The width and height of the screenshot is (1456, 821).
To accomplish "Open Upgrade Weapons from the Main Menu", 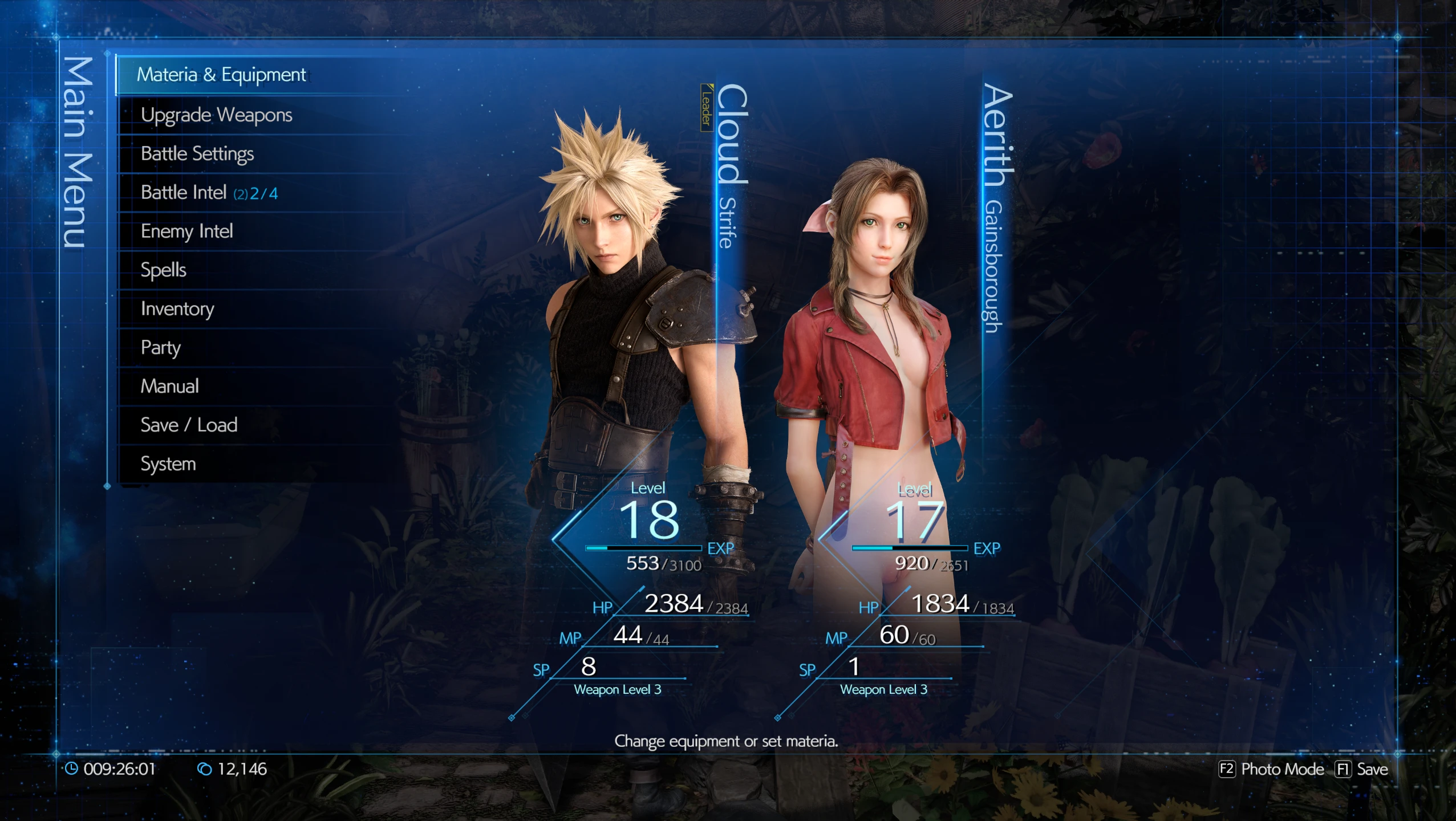I will tap(218, 115).
